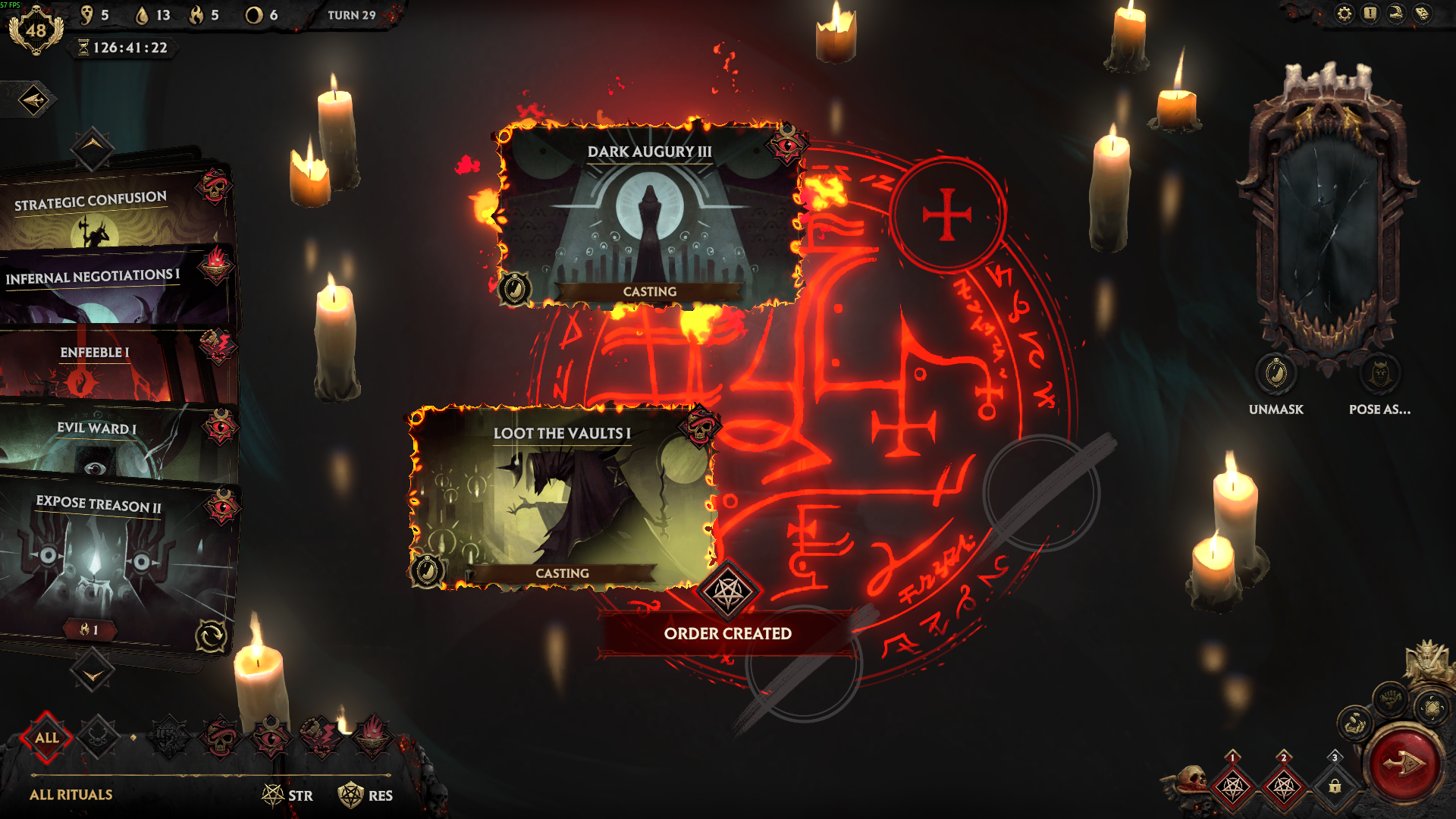
Task: Choose the Pose As ability icon
Action: click(1379, 374)
